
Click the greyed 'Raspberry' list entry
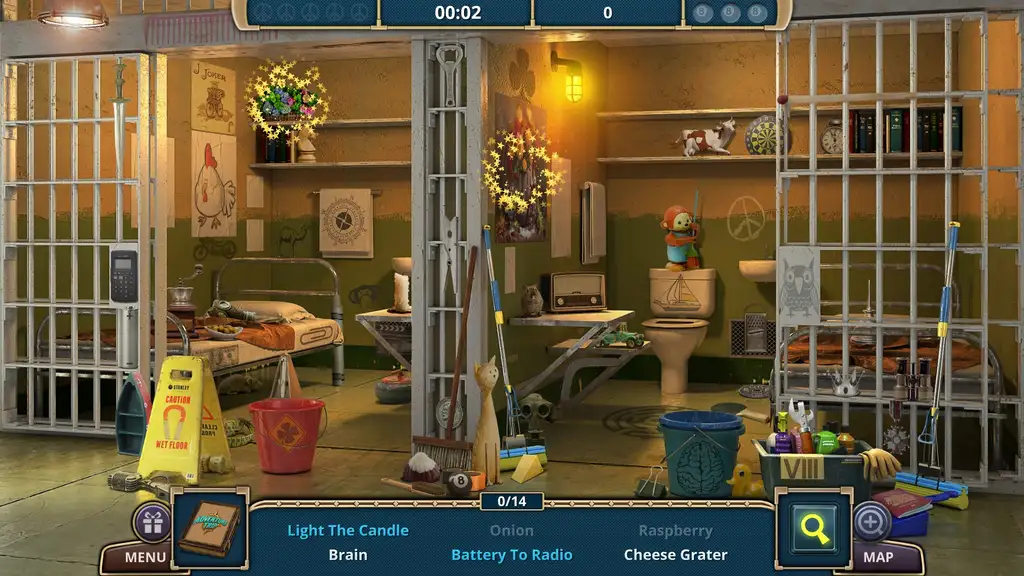point(676,531)
